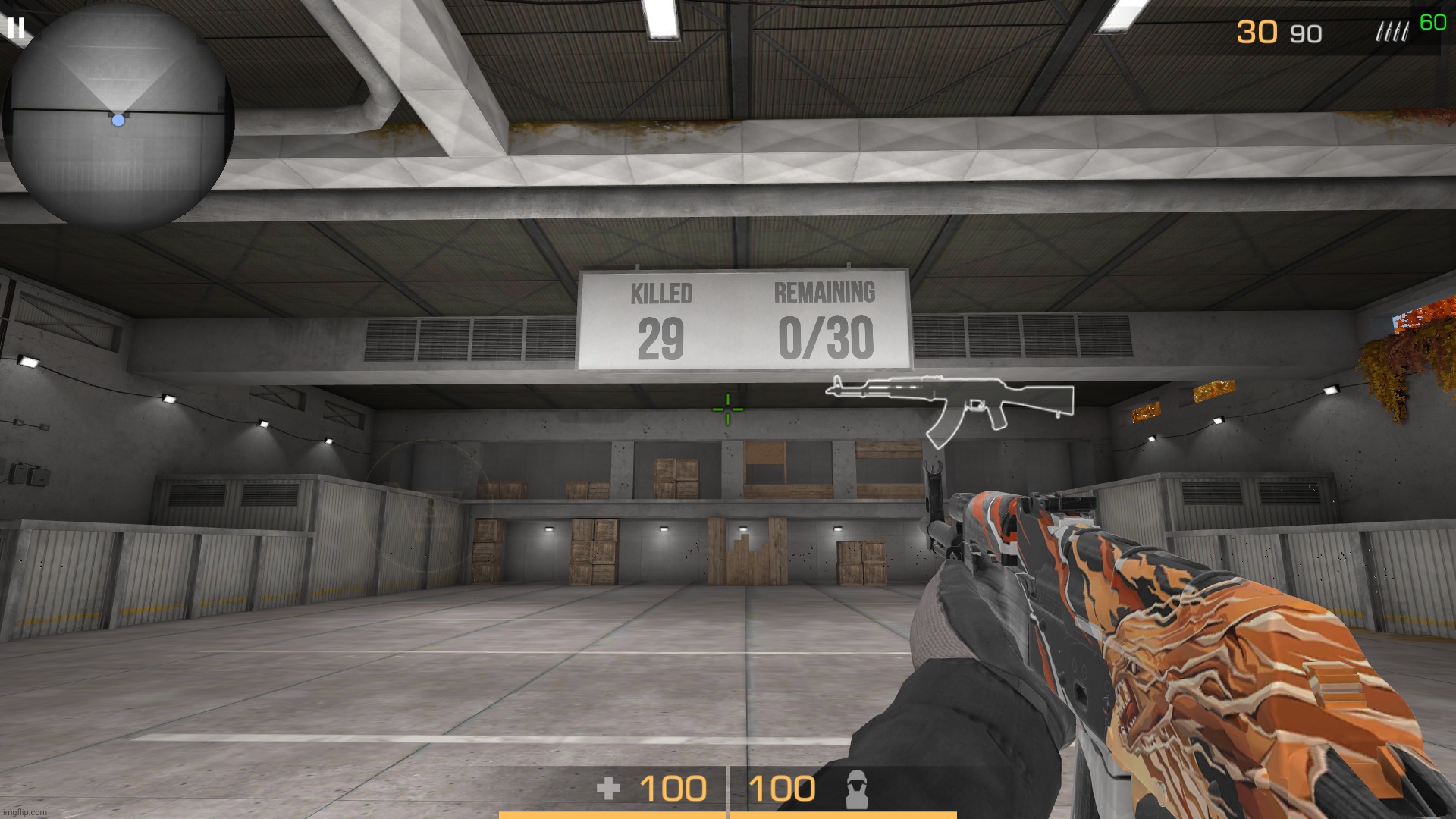Viewport: 1456px width, 819px height.
Task: Tap the orange progress bar at the bottom
Action: click(x=728, y=815)
